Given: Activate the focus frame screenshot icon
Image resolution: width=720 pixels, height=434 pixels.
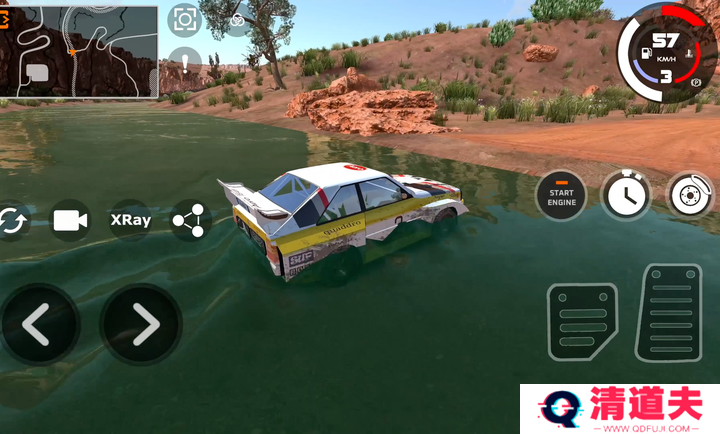Looking at the screenshot, I should (x=184, y=19).
